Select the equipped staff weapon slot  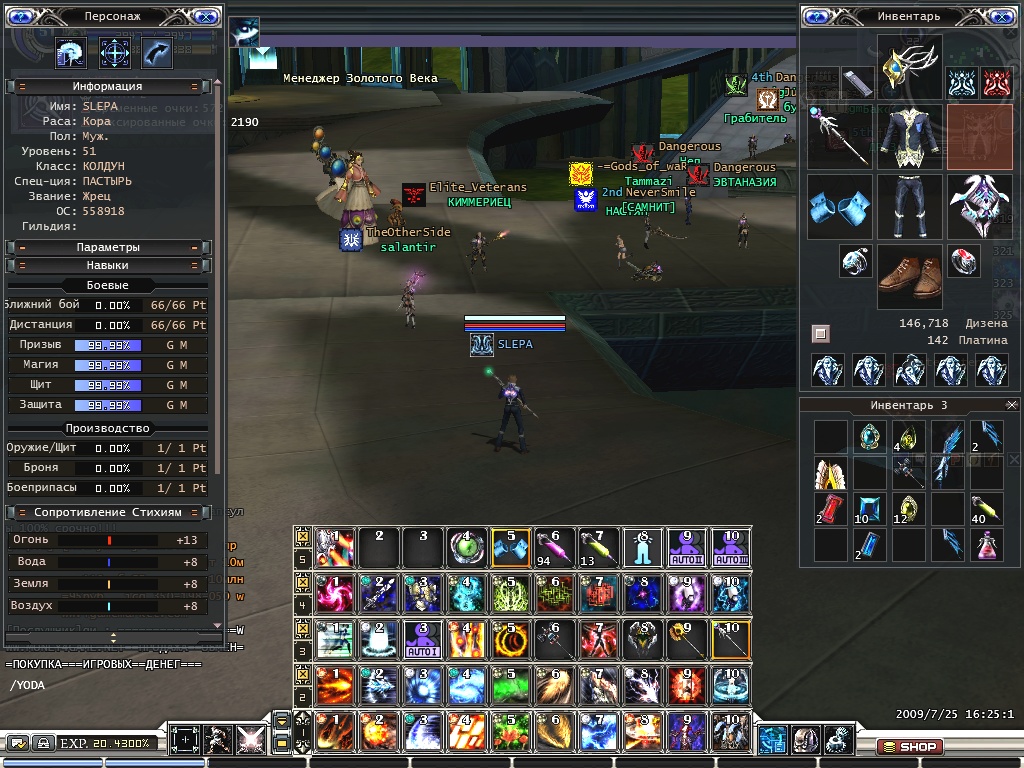(x=838, y=138)
